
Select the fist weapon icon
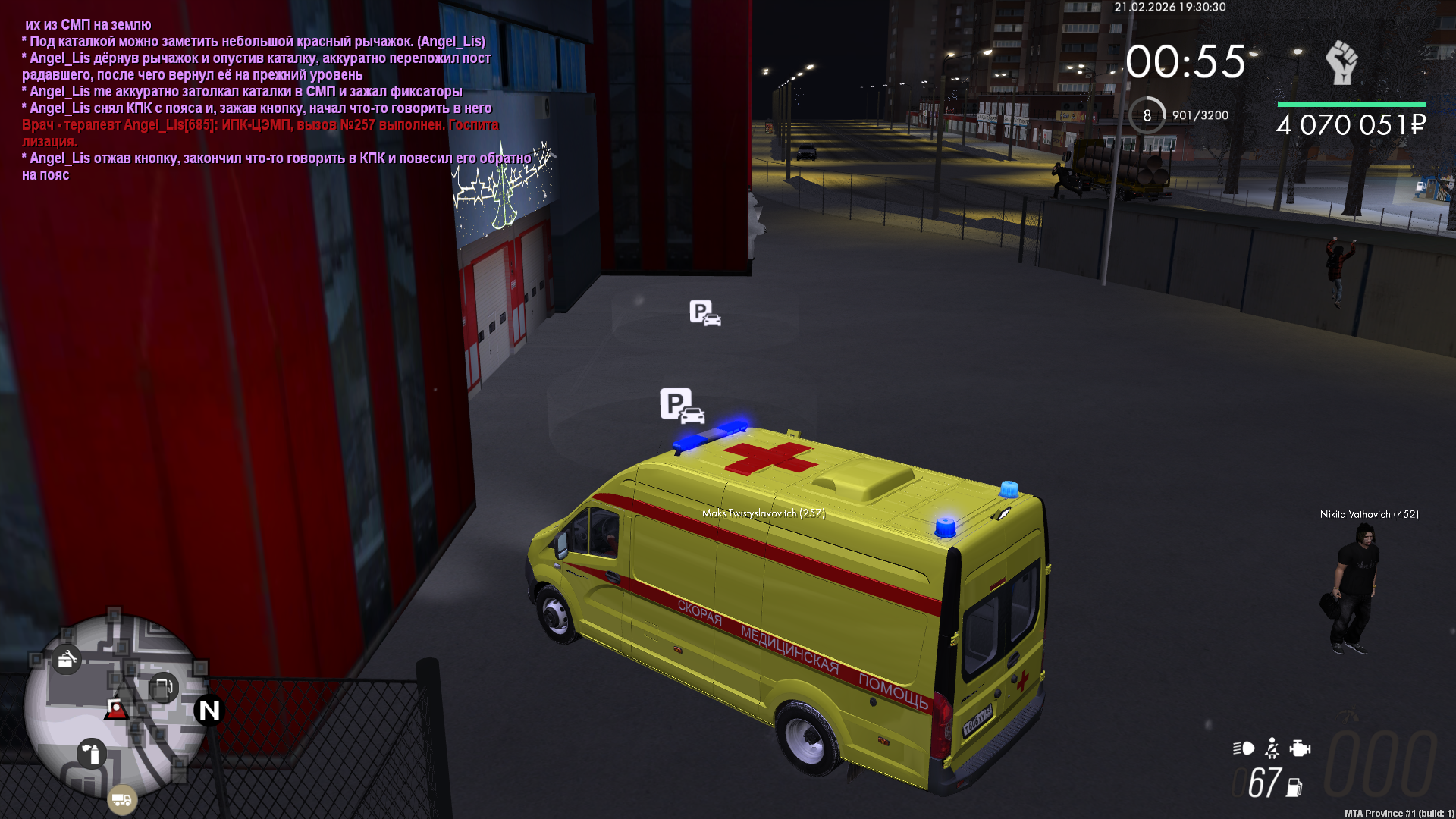[x=1341, y=62]
